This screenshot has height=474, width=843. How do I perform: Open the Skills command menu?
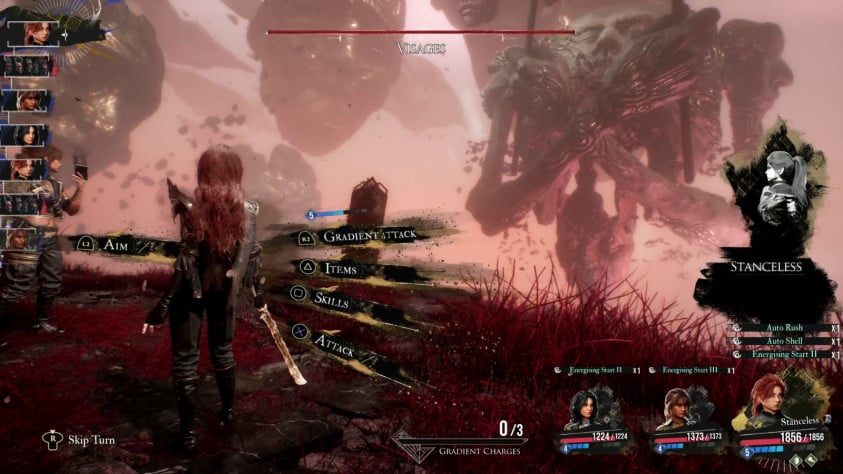332,297
